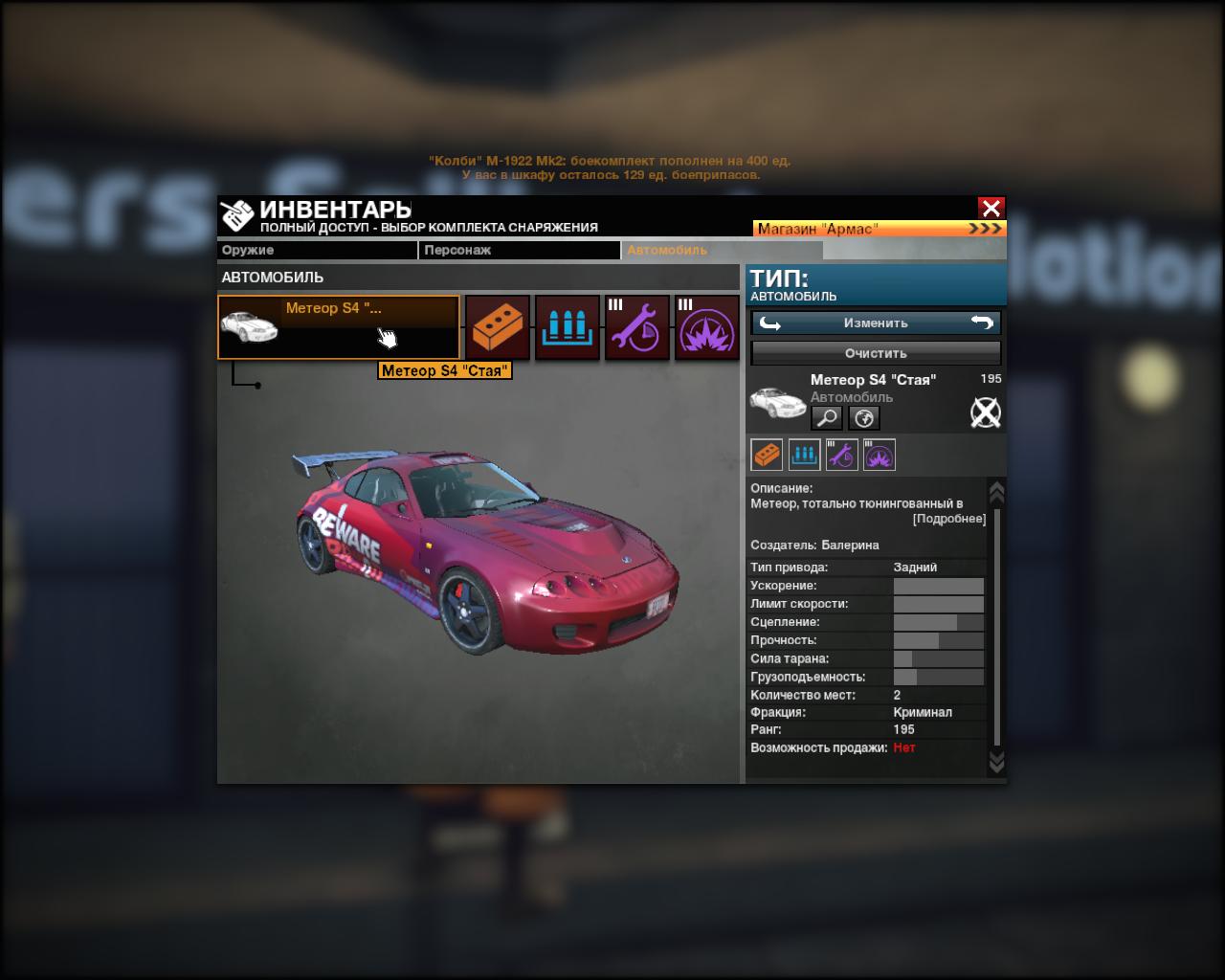1225x980 pixels.
Task: Open the "Армас" store banner
Action: [x=879, y=229]
